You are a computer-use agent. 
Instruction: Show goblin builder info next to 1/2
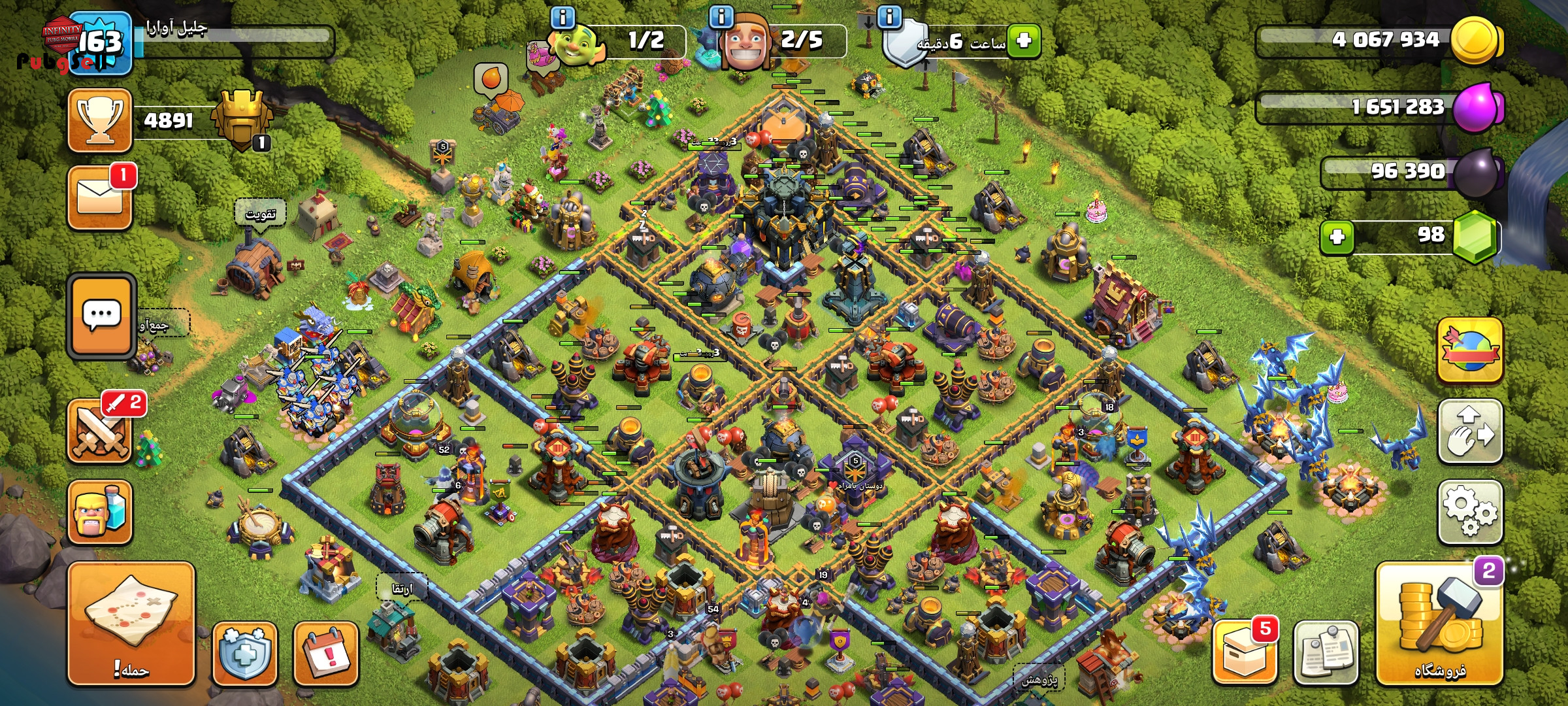click(563, 17)
